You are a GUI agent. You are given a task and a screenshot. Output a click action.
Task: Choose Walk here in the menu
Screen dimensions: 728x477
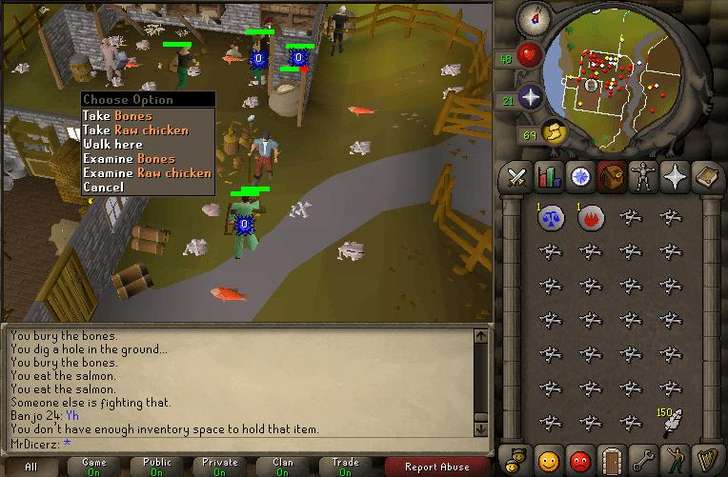(111, 144)
